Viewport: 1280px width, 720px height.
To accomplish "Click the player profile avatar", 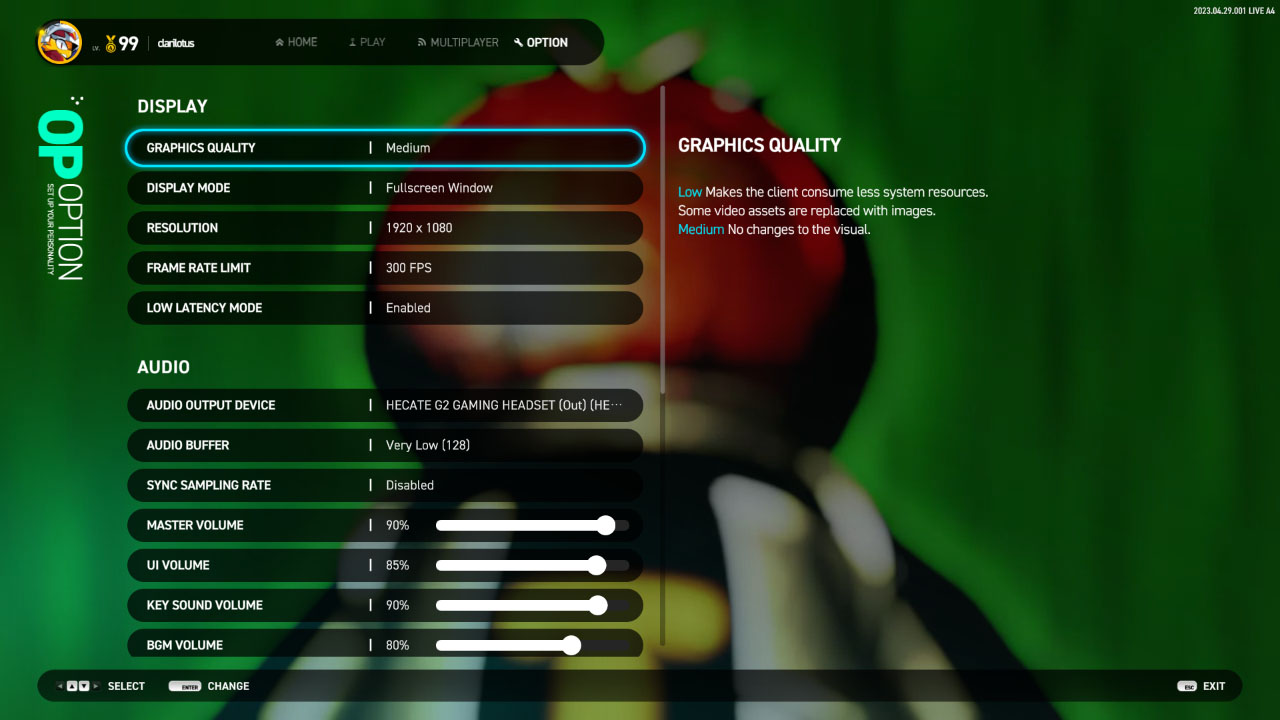I will [59, 43].
